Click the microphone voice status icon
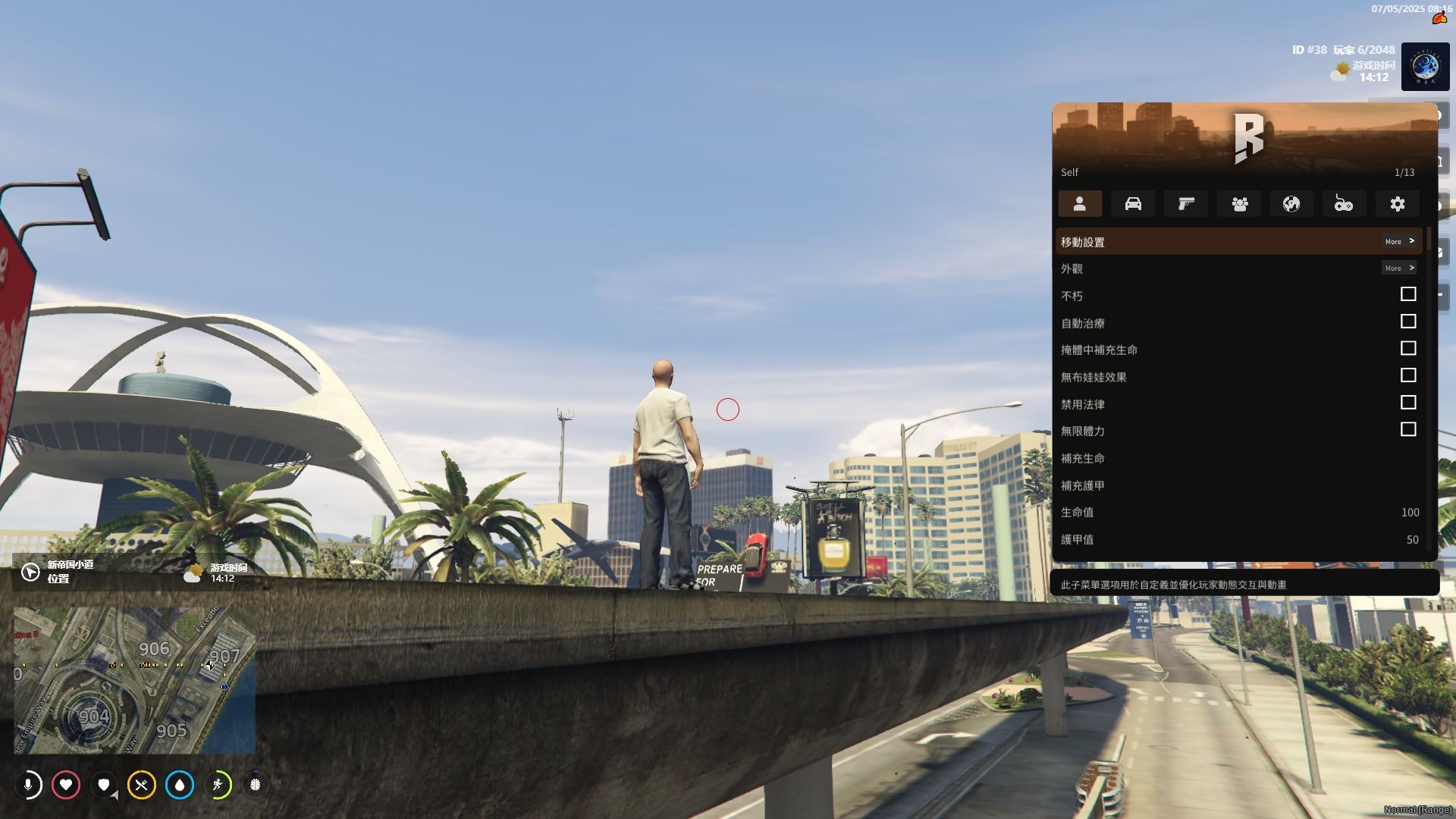The height and width of the screenshot is (819, 1456). tap(29, 785)
